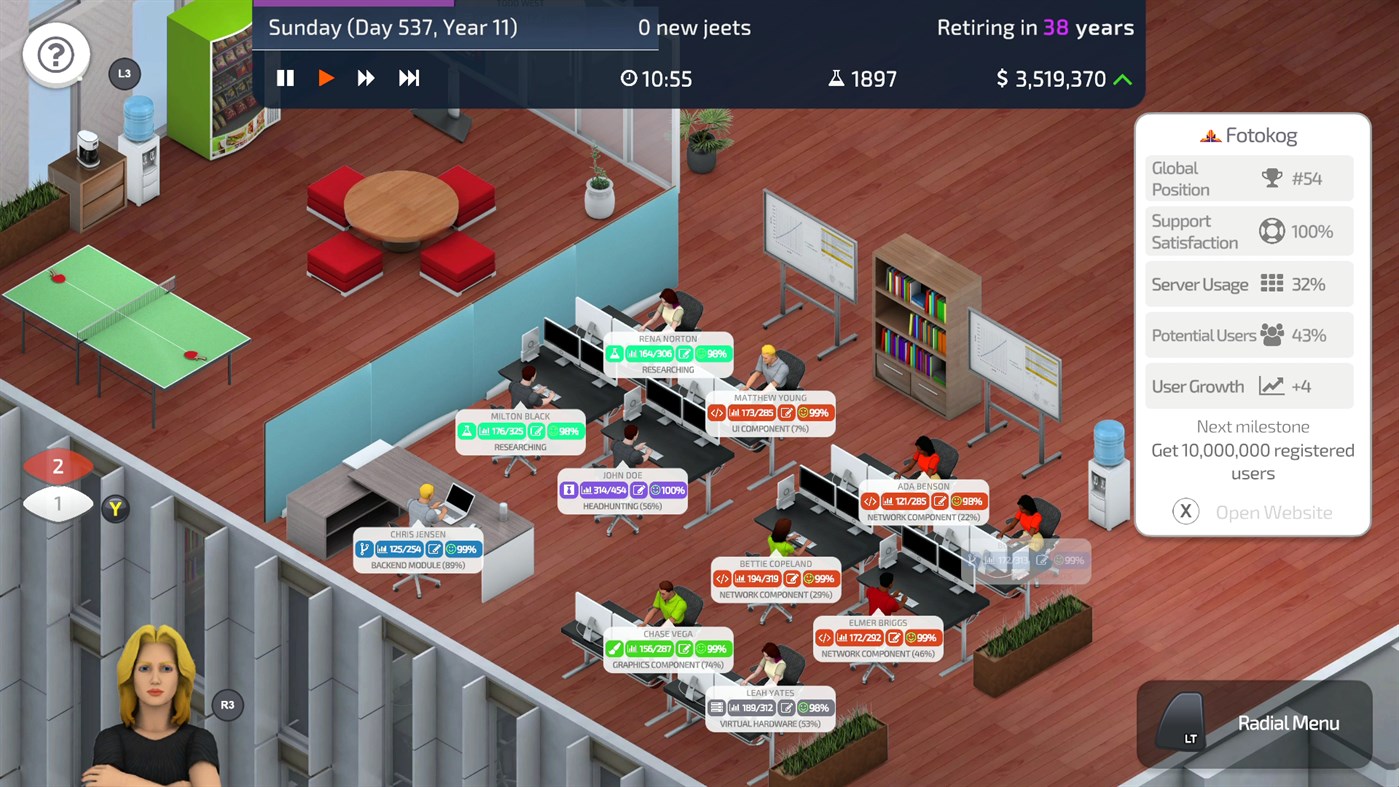Click Matthew Young's code brackets icon
The height and width of the screenshot is (787, 1399).
[x=715, y=412]
